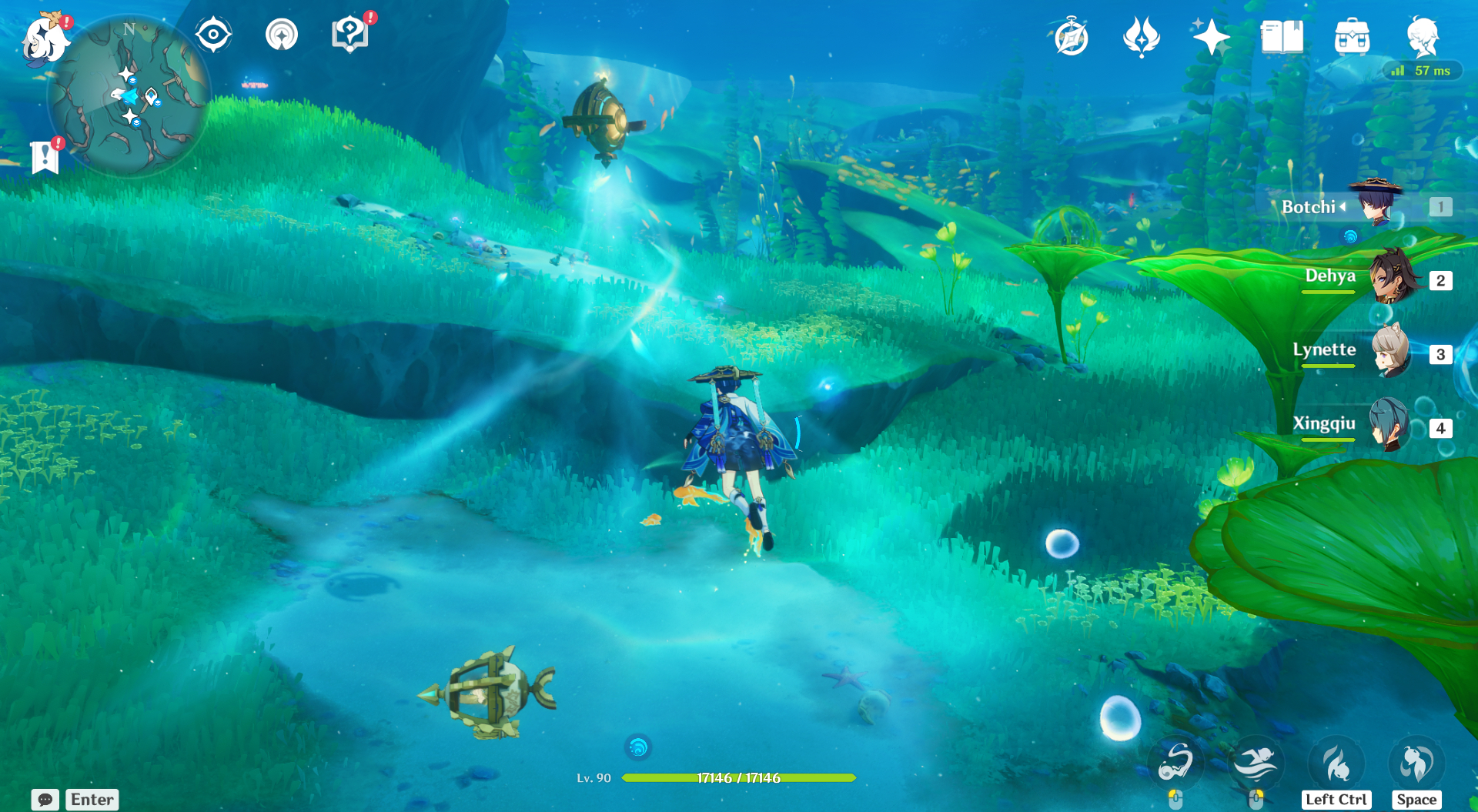Open the circular minimap

129,97
